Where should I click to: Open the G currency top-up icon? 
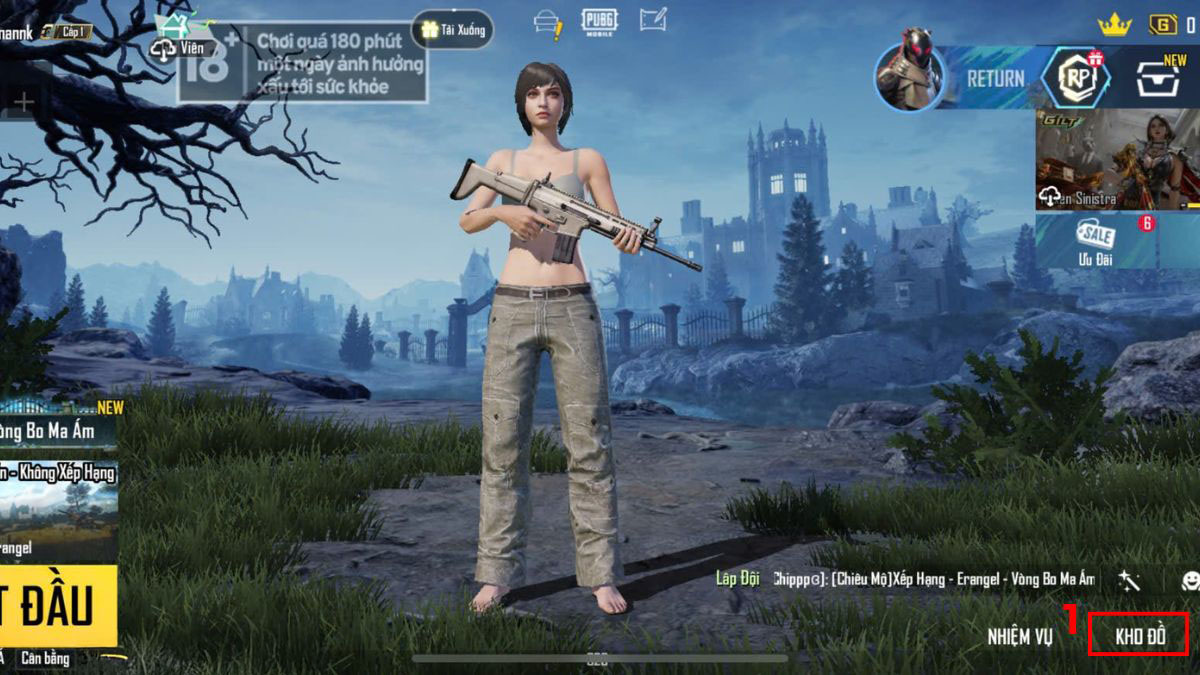(x=1163, y=24)
